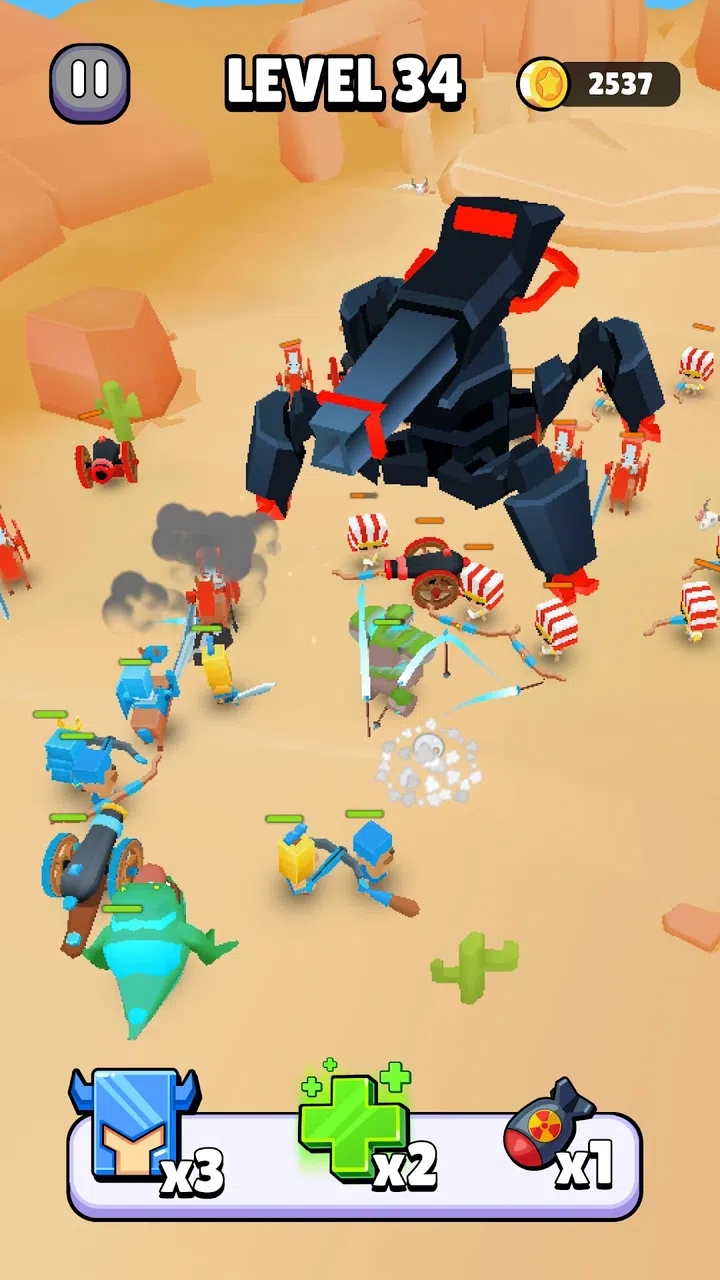Pause the game
The height and width of the screenshot is (1280, 720).
[x=90, y=83]
